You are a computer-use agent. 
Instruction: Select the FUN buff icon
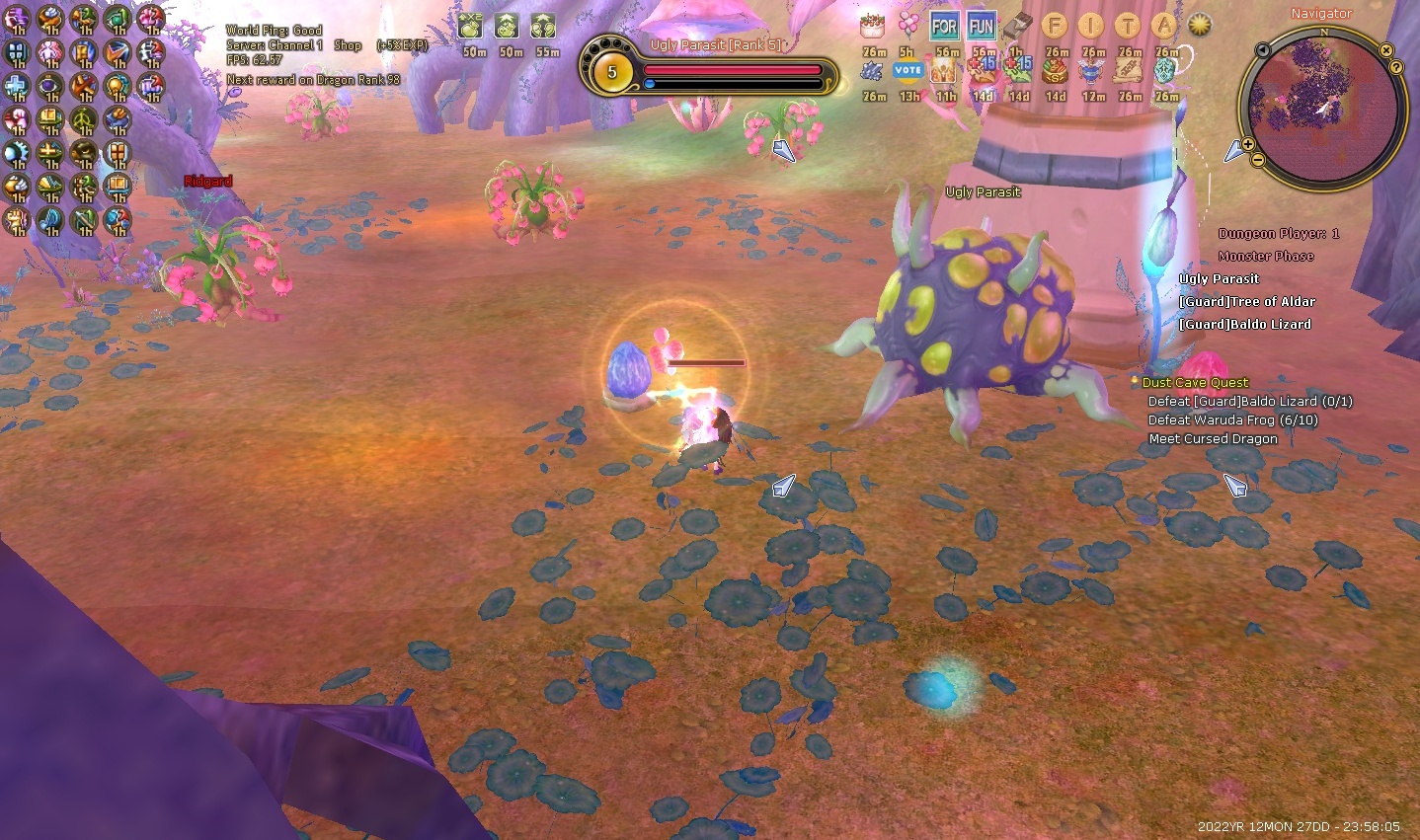(982, 27)
